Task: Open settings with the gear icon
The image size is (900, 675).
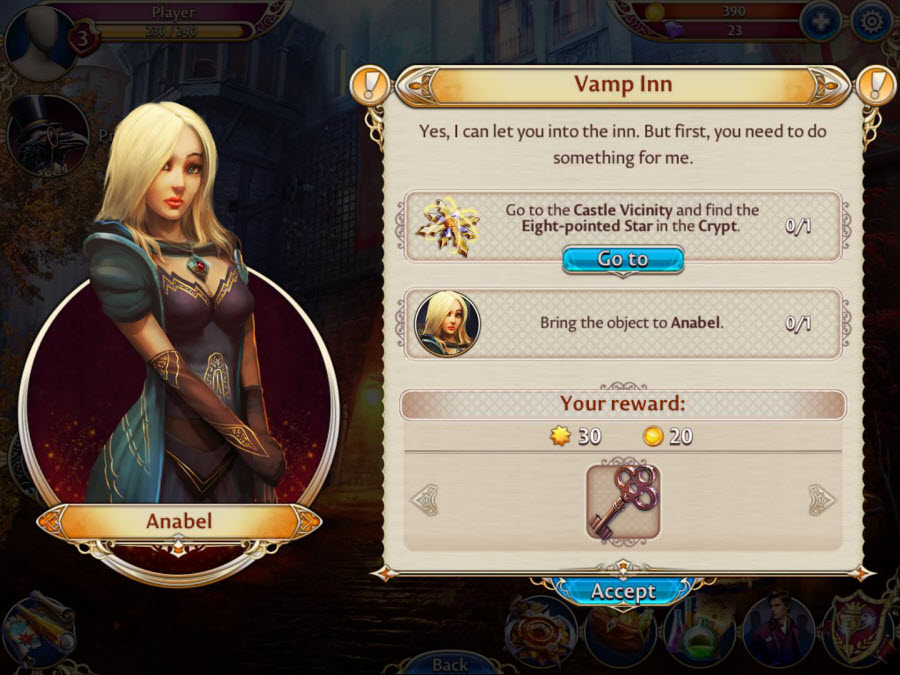Action: [x=870, y=22]
